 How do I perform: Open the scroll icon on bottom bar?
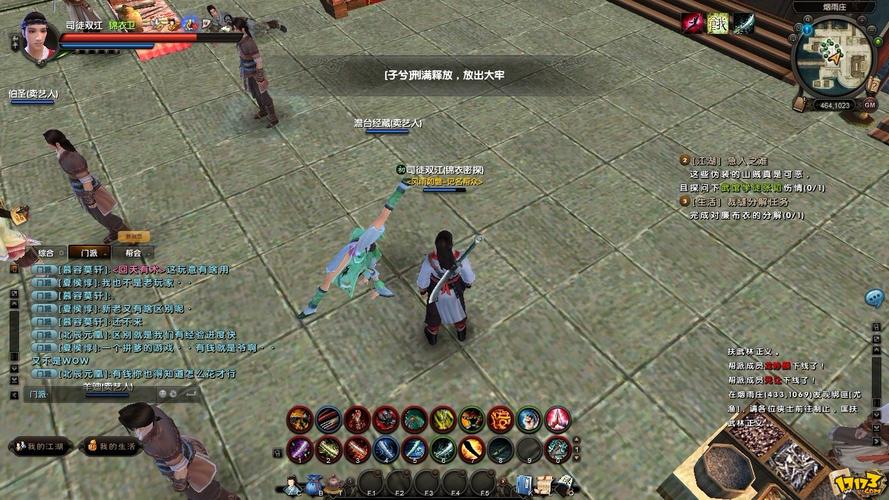[547, 487]
